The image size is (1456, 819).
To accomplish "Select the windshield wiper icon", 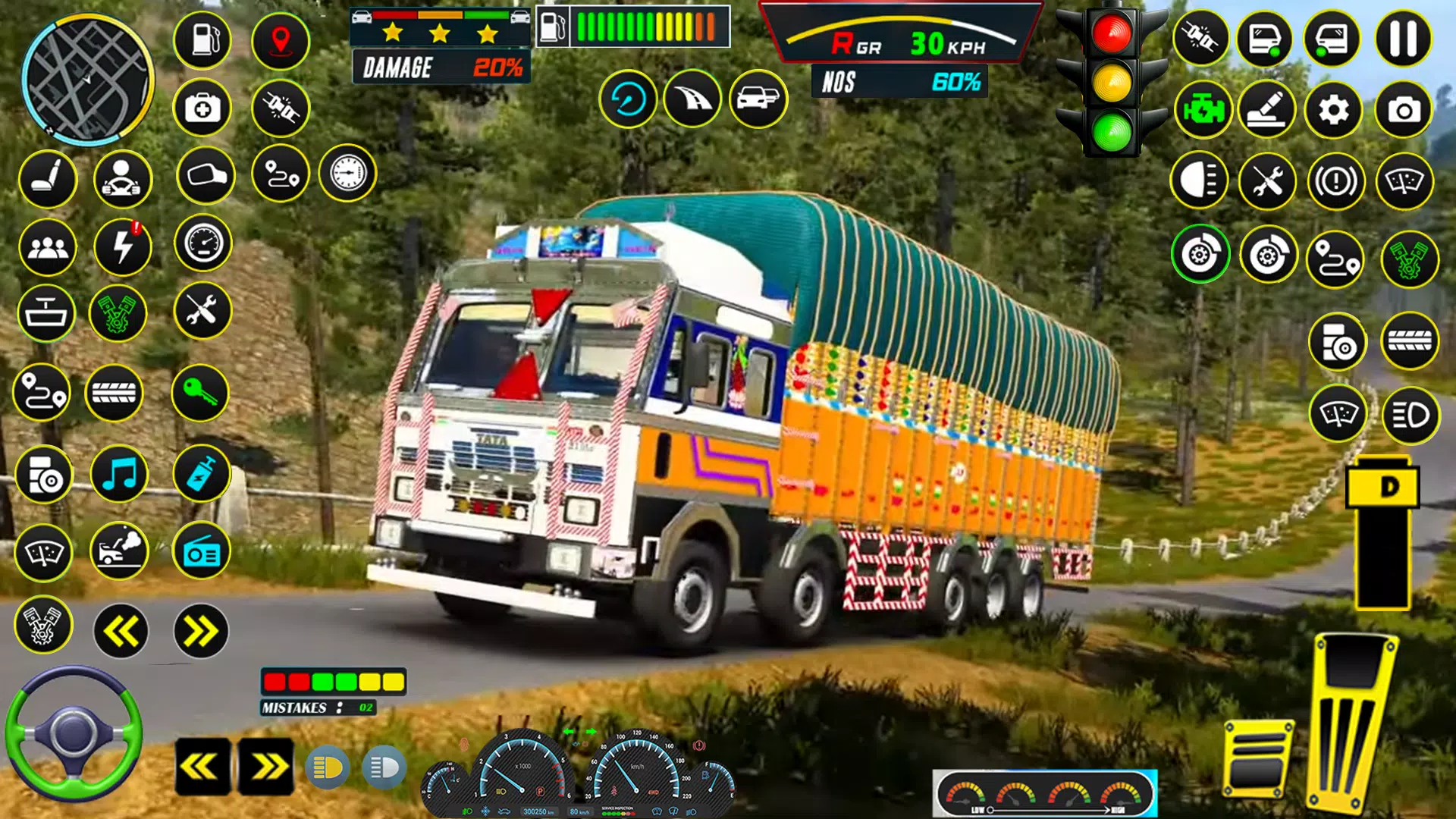I will click(x=45, y=551).
